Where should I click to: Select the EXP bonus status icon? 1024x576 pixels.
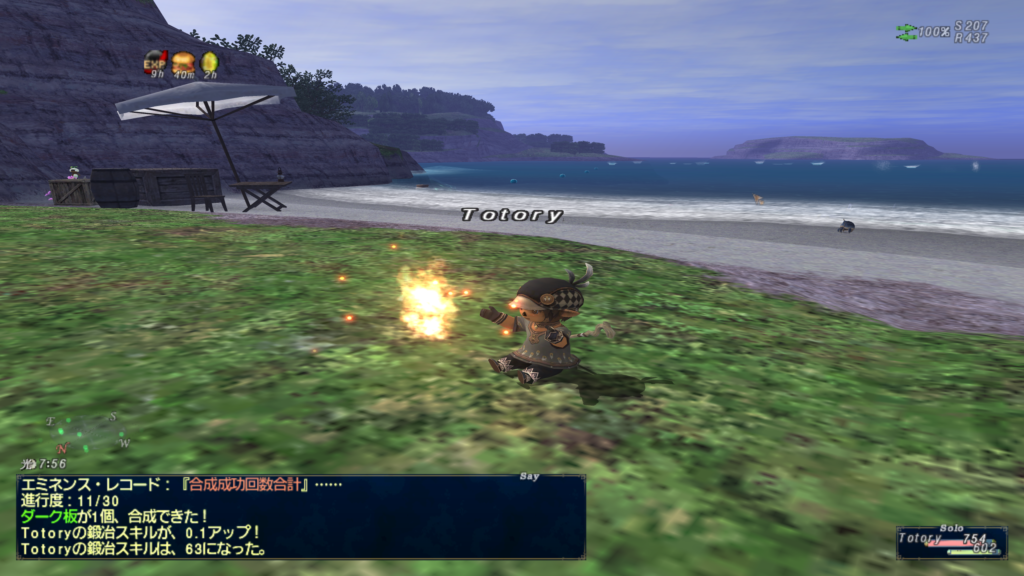click(x=155, y=62)
